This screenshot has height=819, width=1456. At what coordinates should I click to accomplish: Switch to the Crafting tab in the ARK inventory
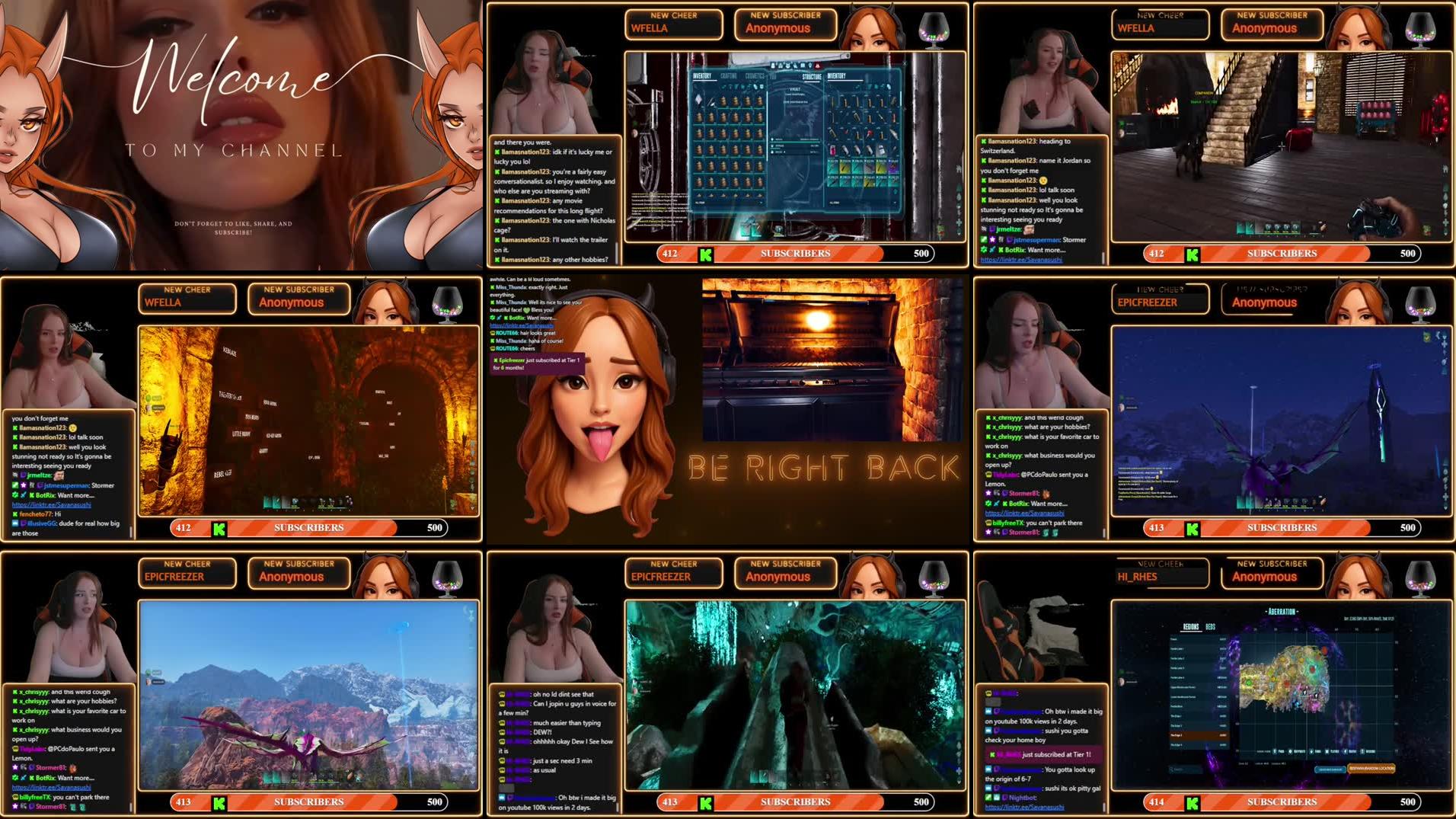[x=729, y=76]
